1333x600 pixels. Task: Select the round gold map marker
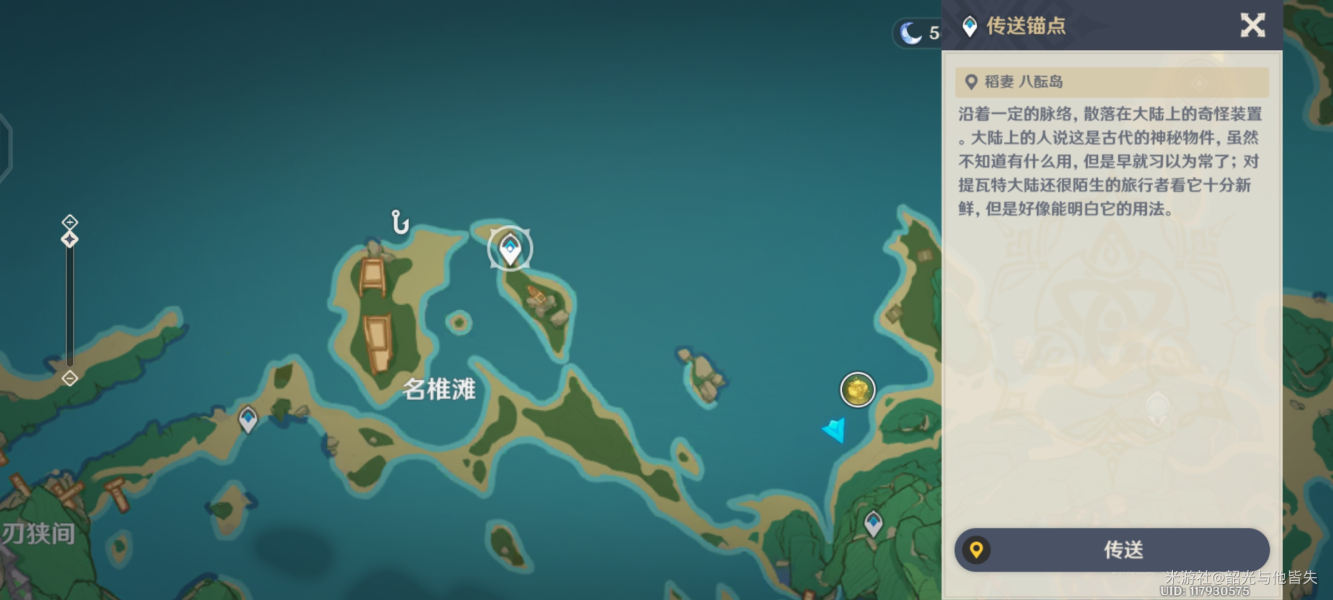pos(857,390)
